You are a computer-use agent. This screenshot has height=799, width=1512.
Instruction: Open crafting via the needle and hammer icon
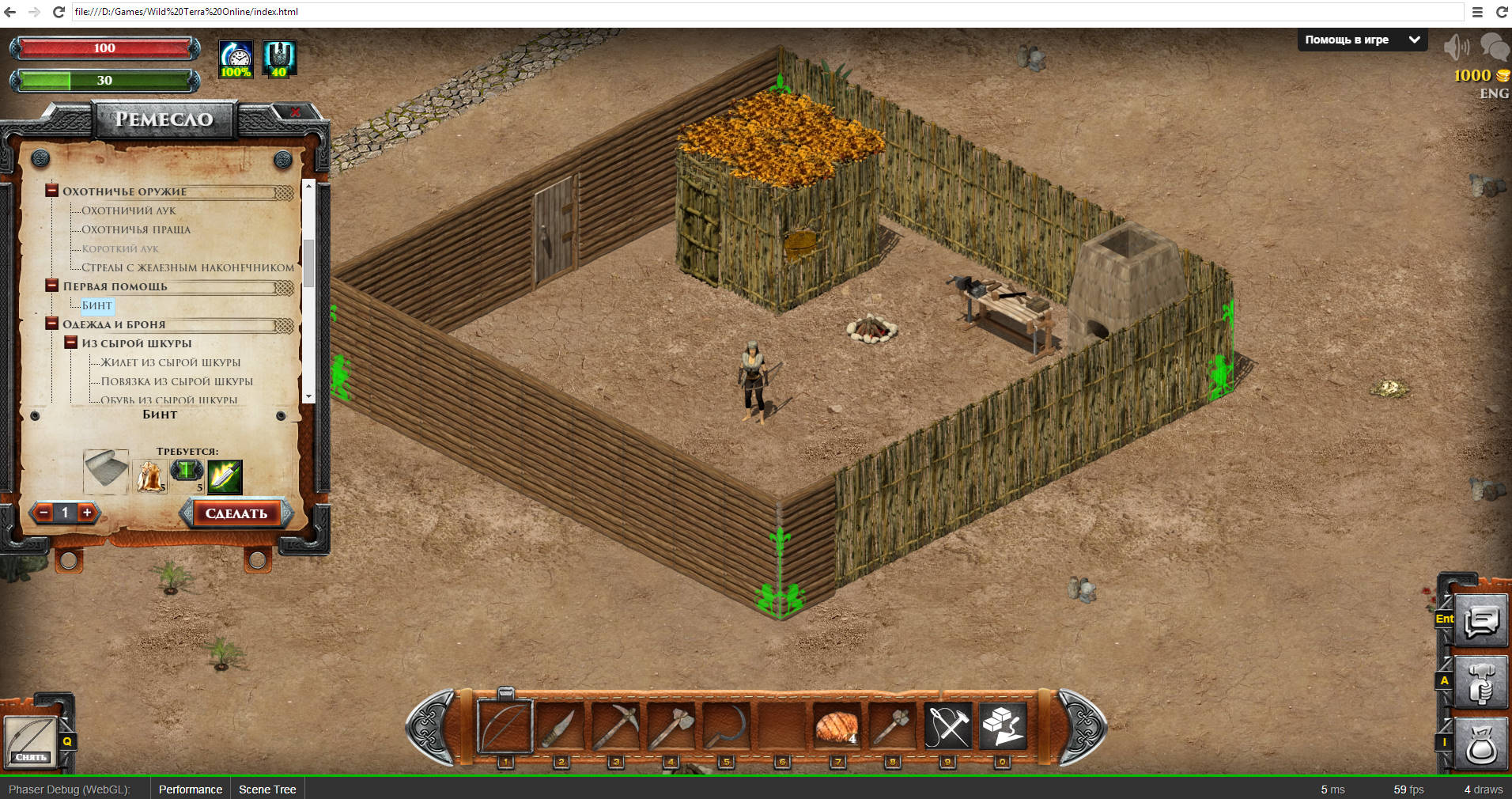(x=947, y=726)
